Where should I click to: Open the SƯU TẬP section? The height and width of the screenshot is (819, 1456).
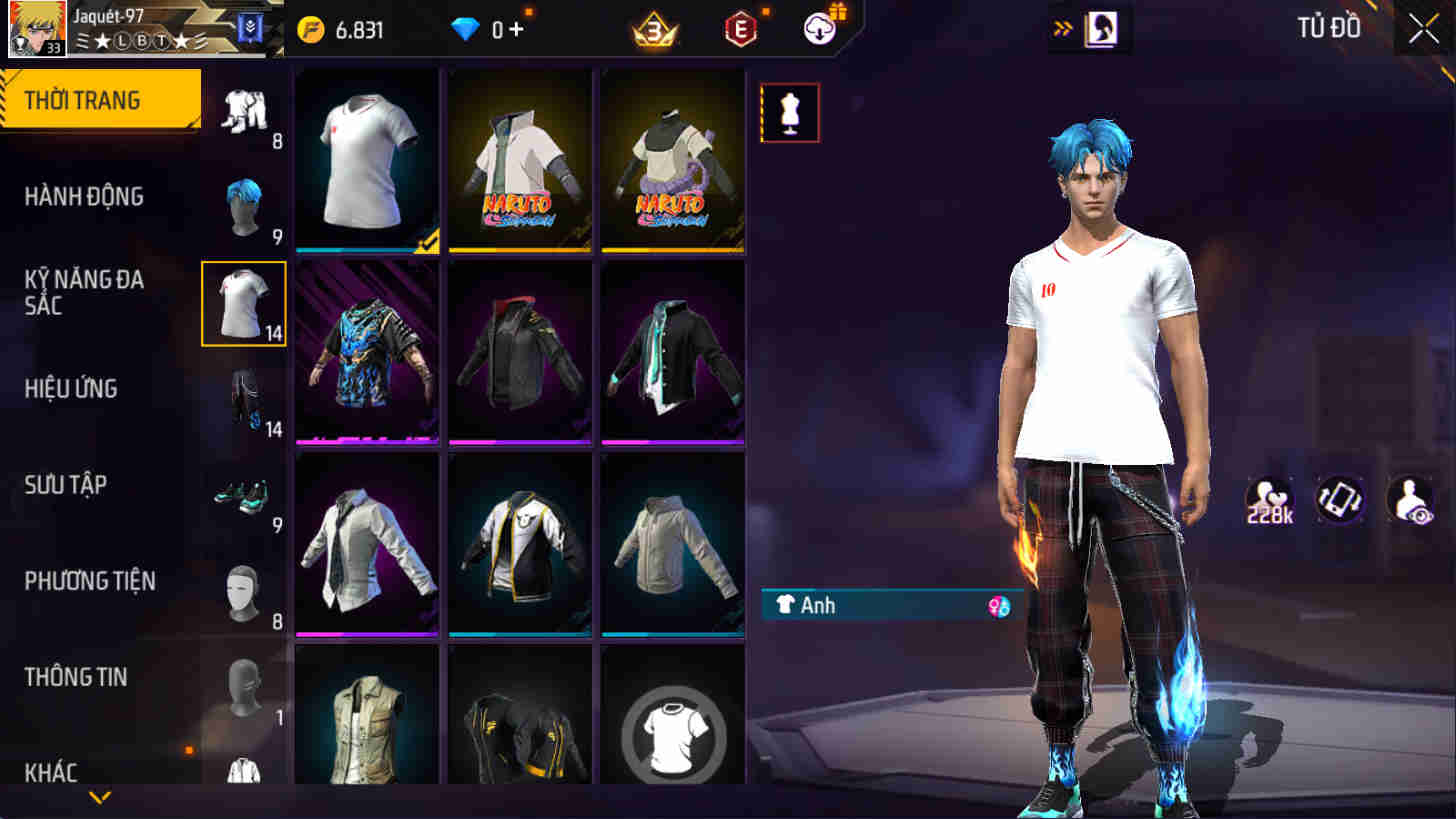click(x=63, y=484)
